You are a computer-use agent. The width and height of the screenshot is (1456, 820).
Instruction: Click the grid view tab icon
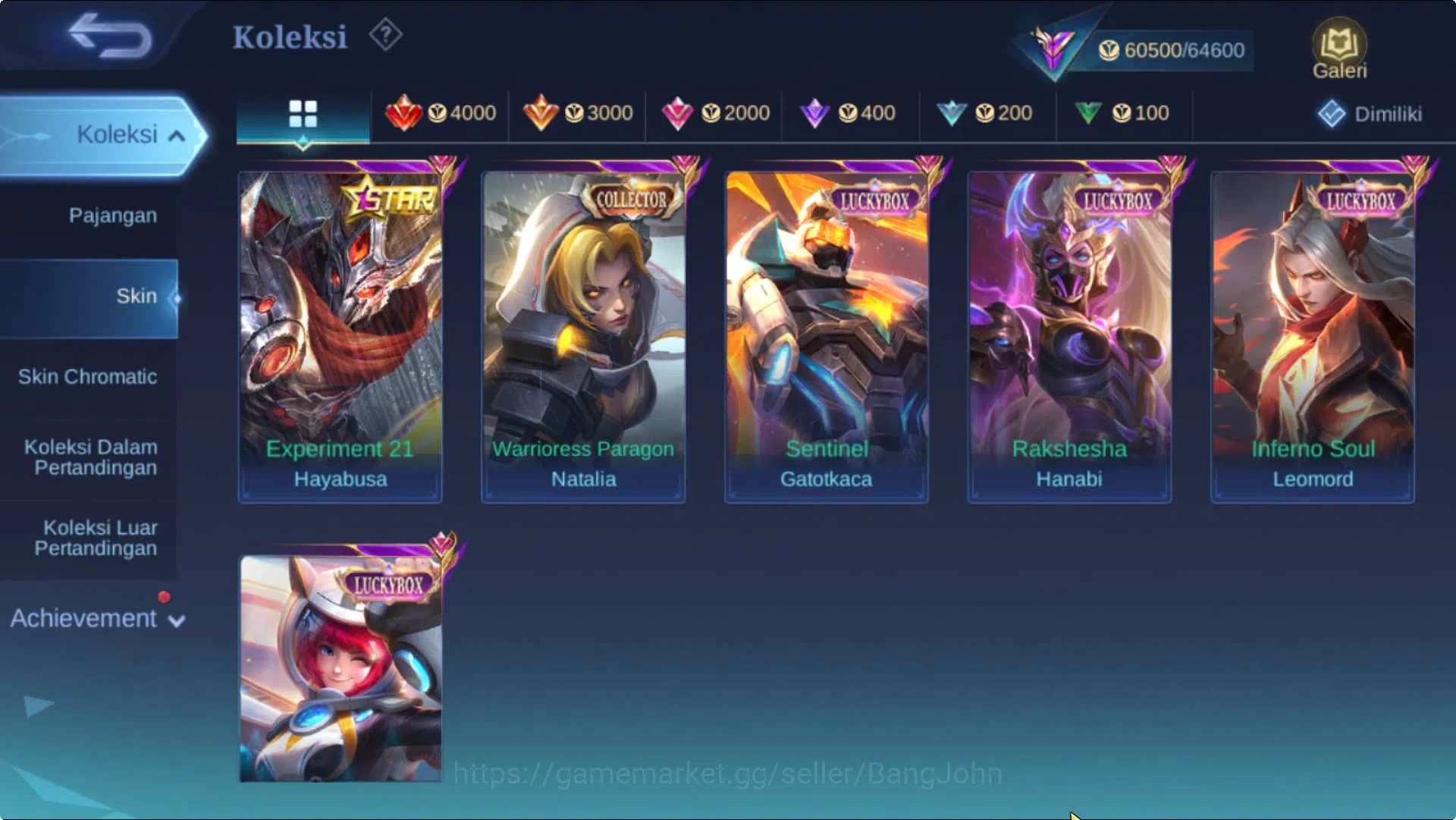coord(303,114)
